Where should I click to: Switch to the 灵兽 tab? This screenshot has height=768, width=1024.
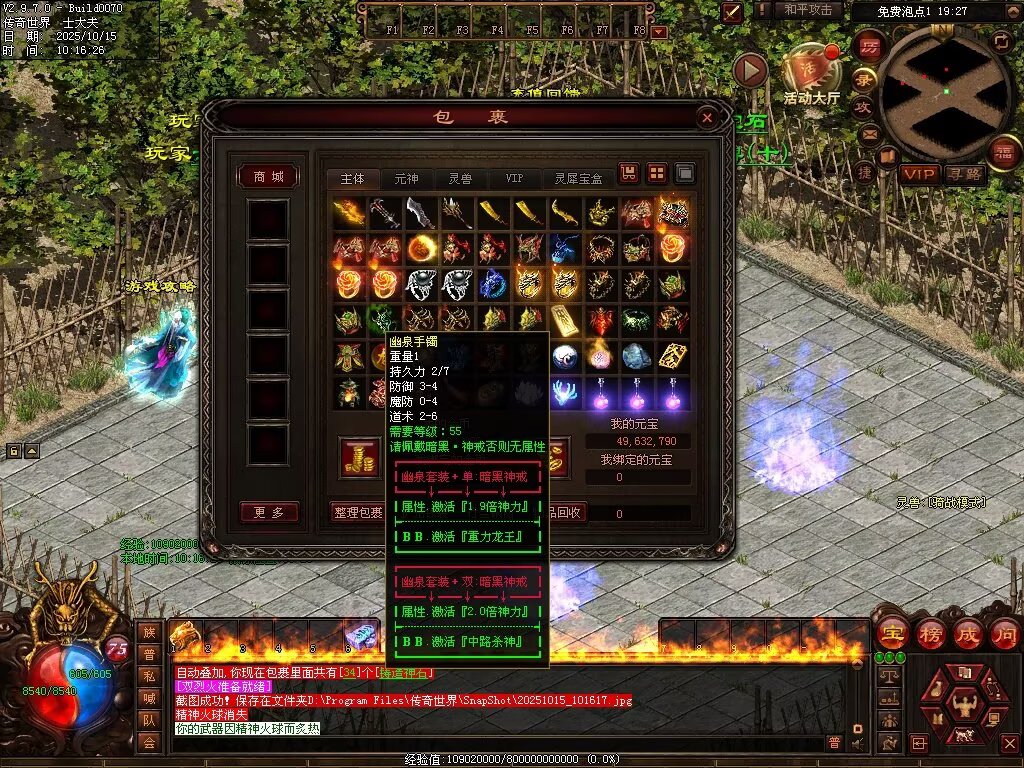tap(460, 178)
